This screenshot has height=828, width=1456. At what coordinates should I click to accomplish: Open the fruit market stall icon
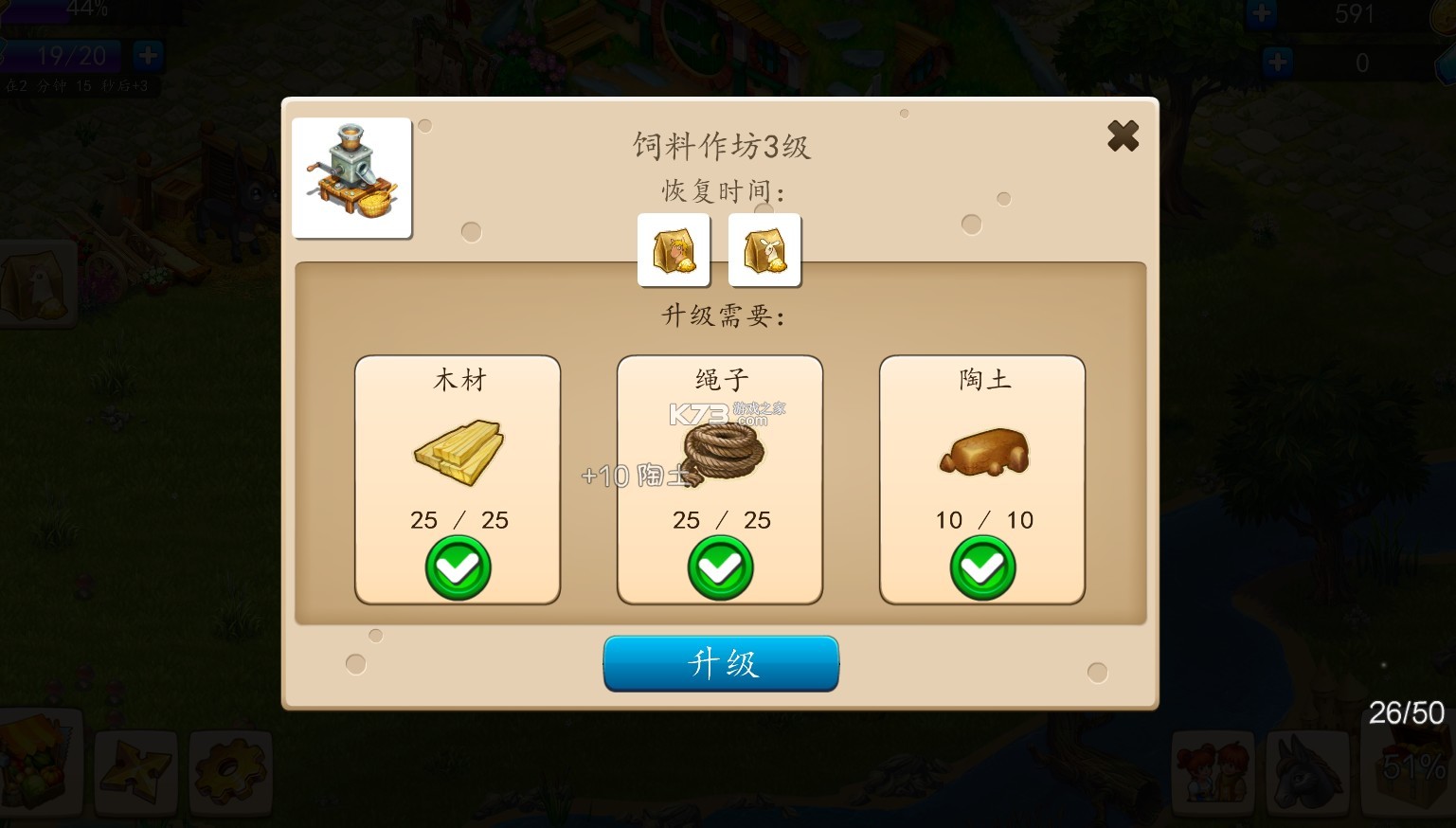point(38,765)
